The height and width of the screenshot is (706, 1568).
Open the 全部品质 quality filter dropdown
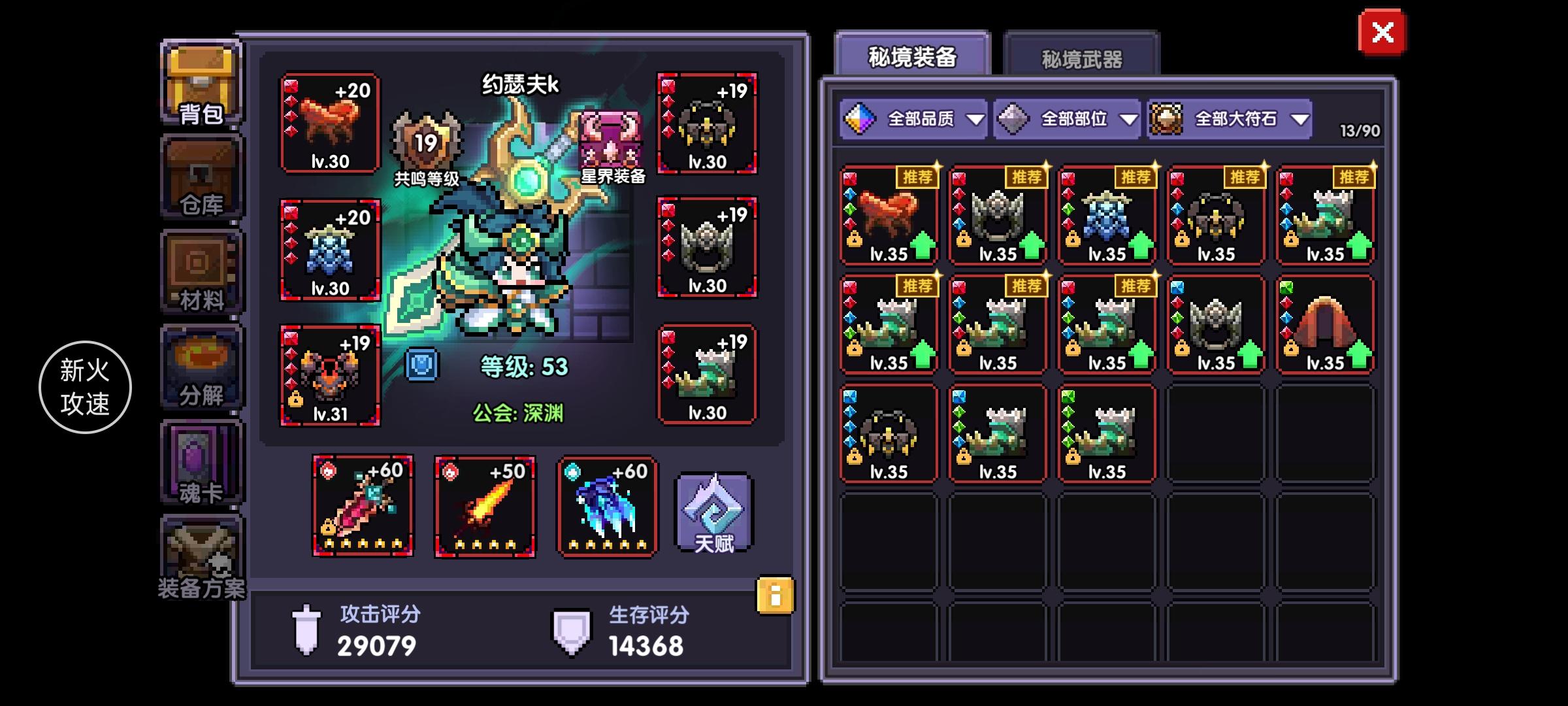coord(915,119)
